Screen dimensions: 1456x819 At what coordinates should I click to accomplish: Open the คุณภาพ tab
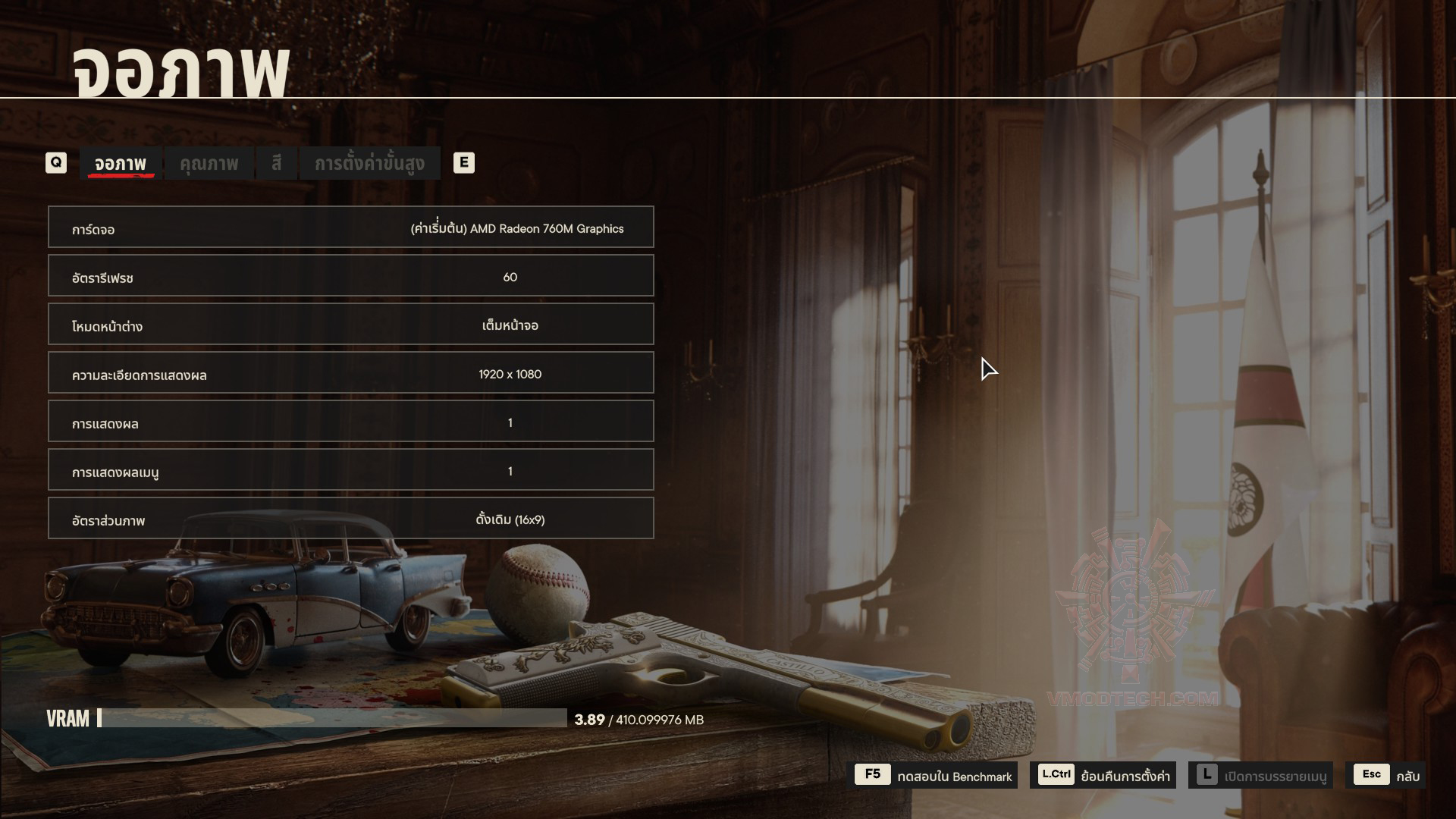[x=209, y=163]
